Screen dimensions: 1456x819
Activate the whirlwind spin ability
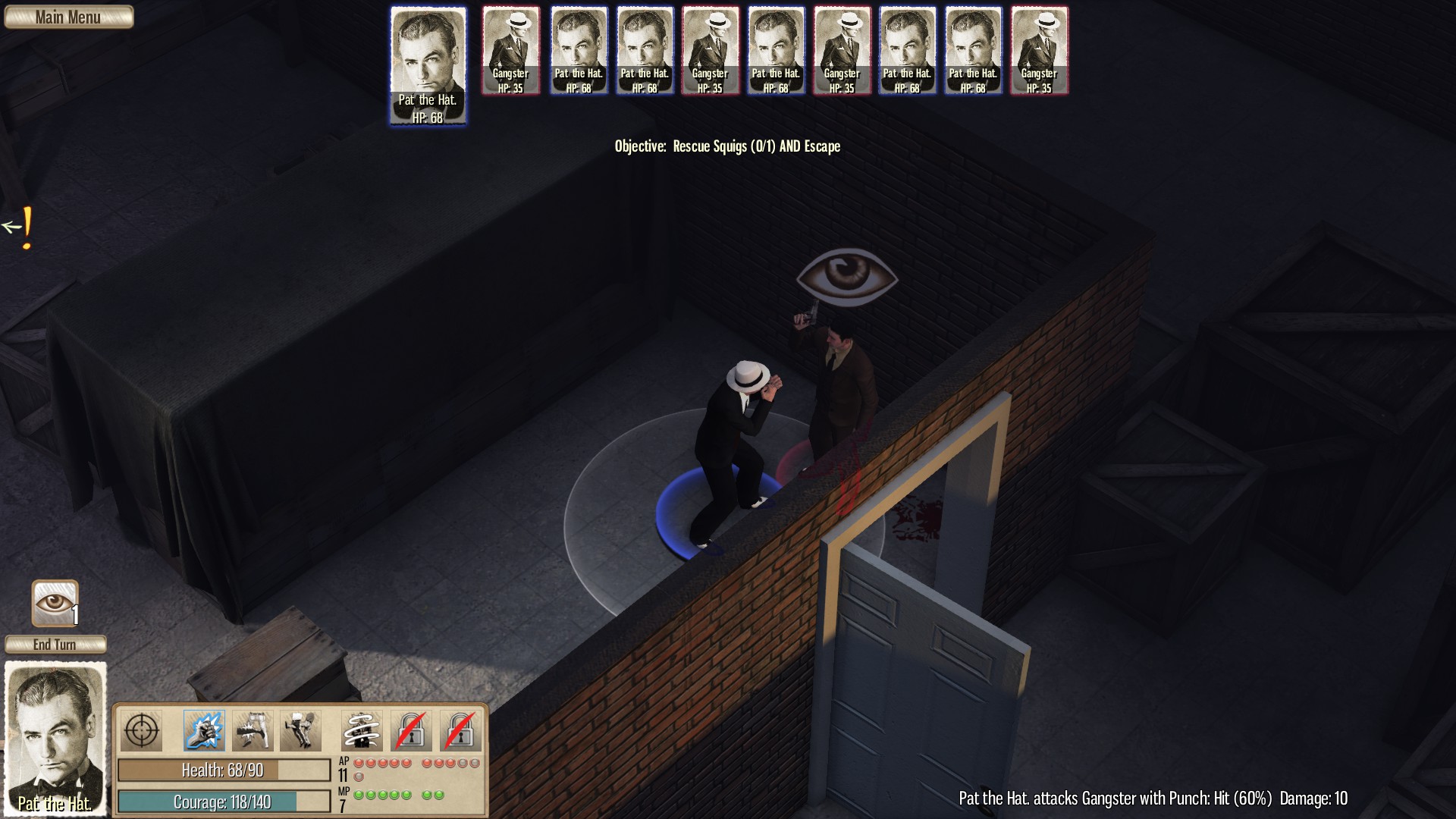click(362, 731)
